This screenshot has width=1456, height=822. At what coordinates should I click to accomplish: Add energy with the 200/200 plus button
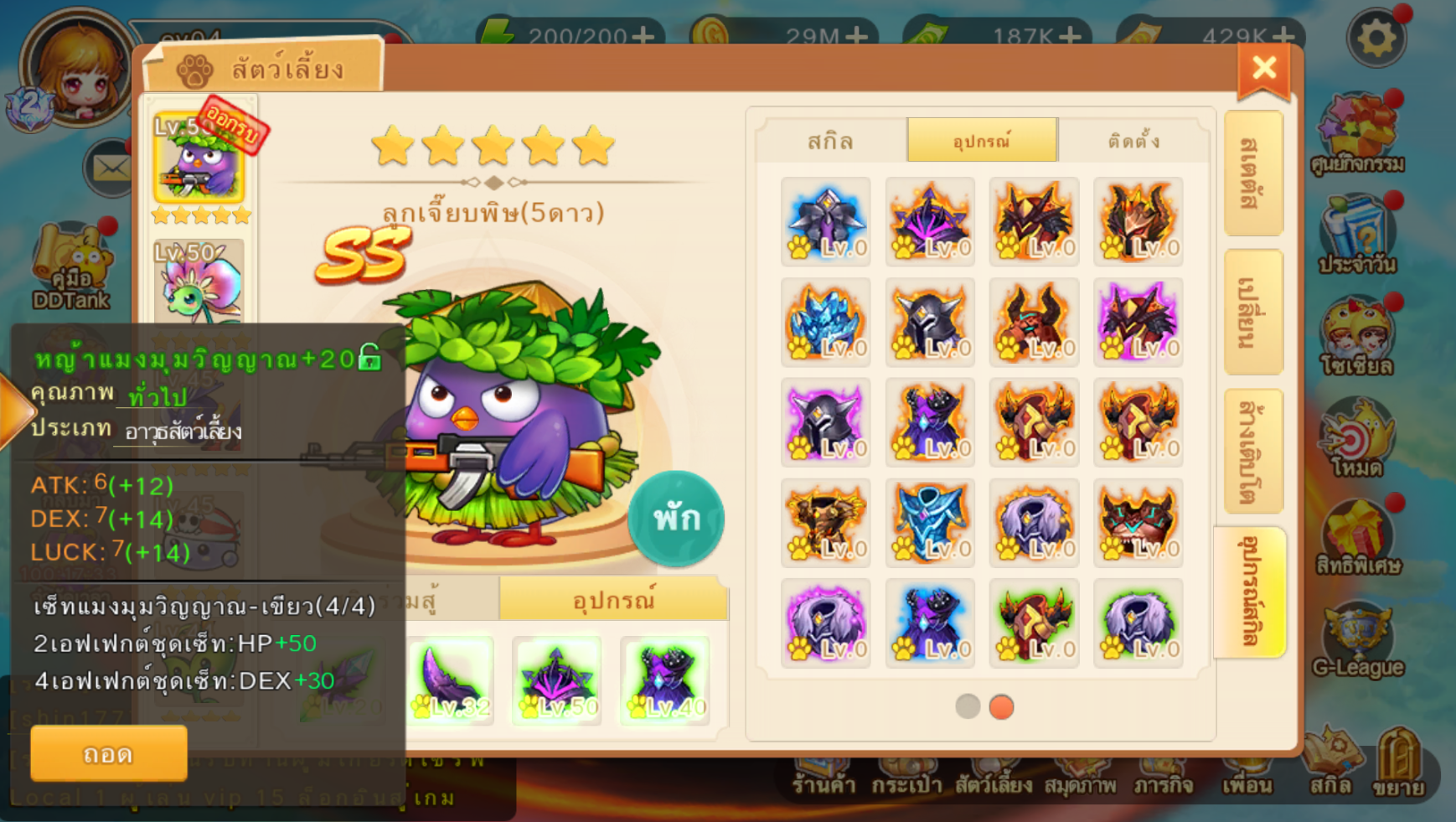coord(643,36)
